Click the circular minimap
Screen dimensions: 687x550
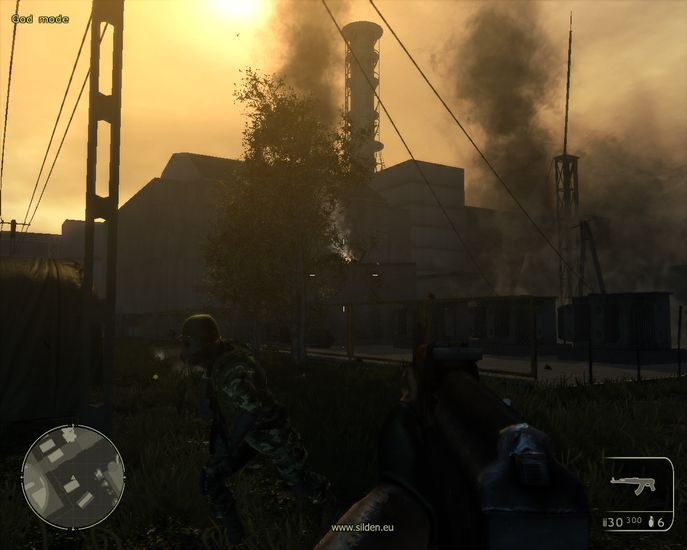click(x=73, y=477)
